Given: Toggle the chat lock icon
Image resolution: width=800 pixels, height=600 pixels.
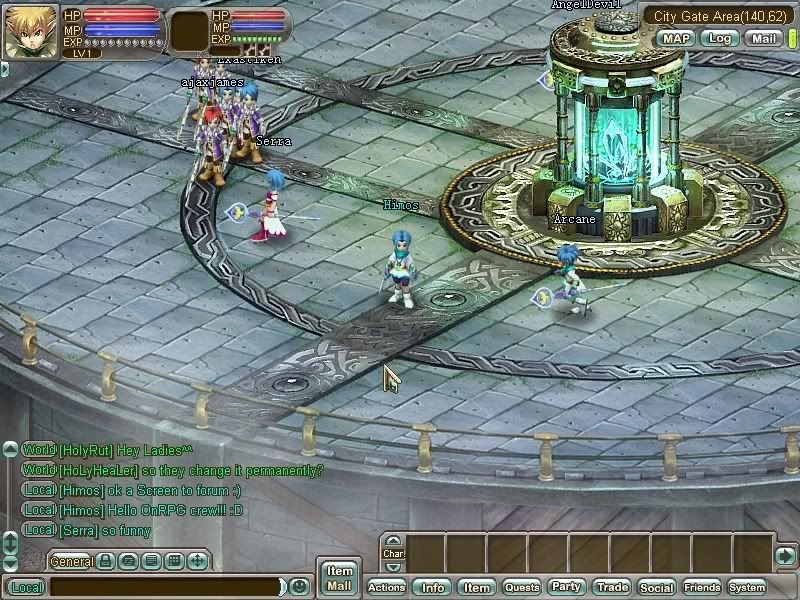Looking at the screenshot, I should pyautogui.click(x=105, y=562).
